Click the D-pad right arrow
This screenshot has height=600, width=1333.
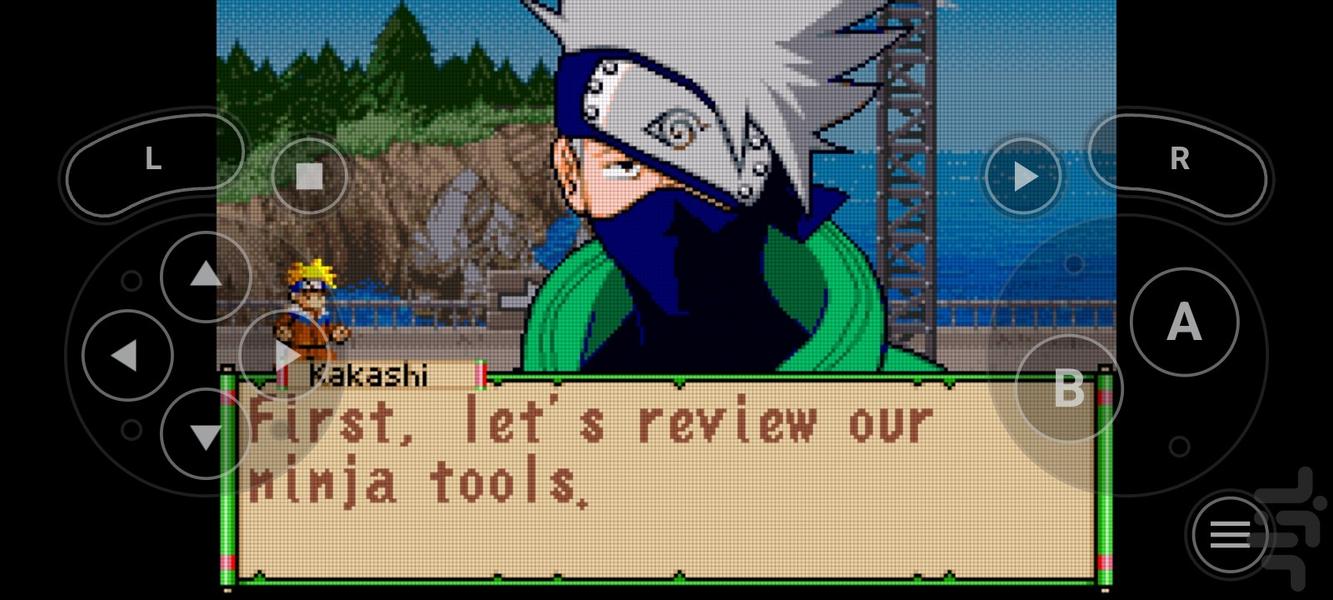coord(285,355)
